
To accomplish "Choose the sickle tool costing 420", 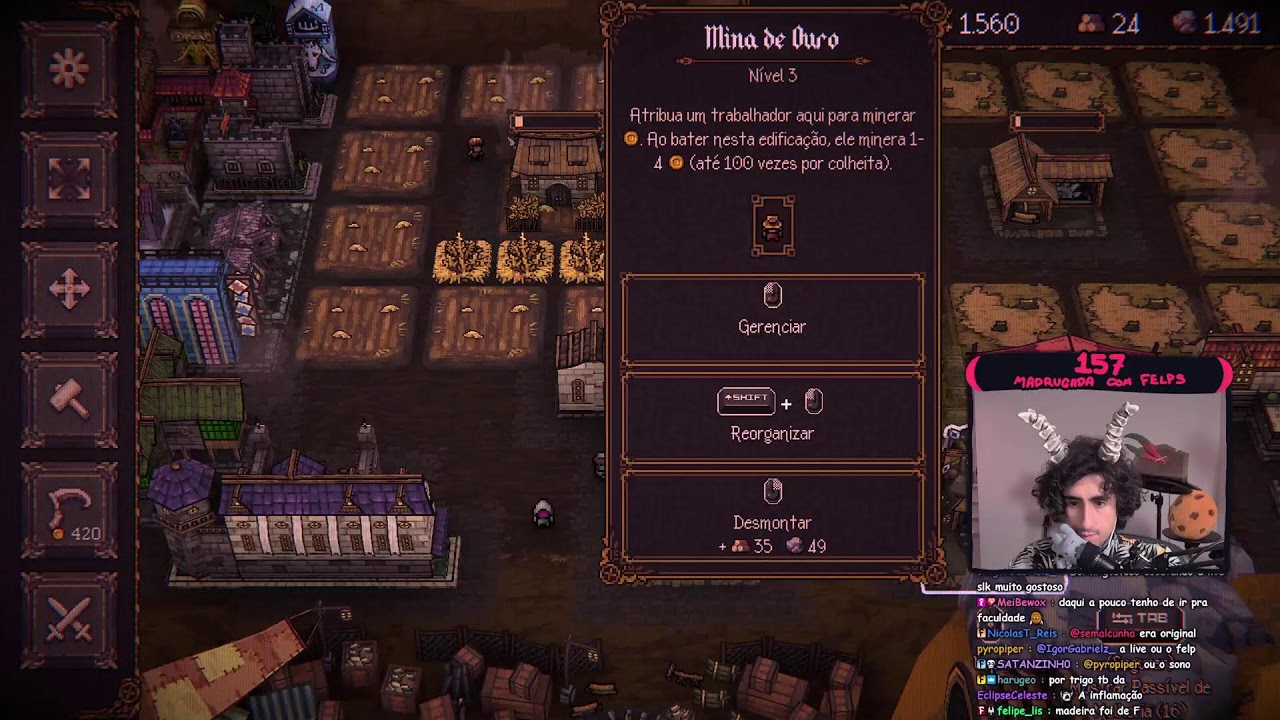I will tap(69, 510).
